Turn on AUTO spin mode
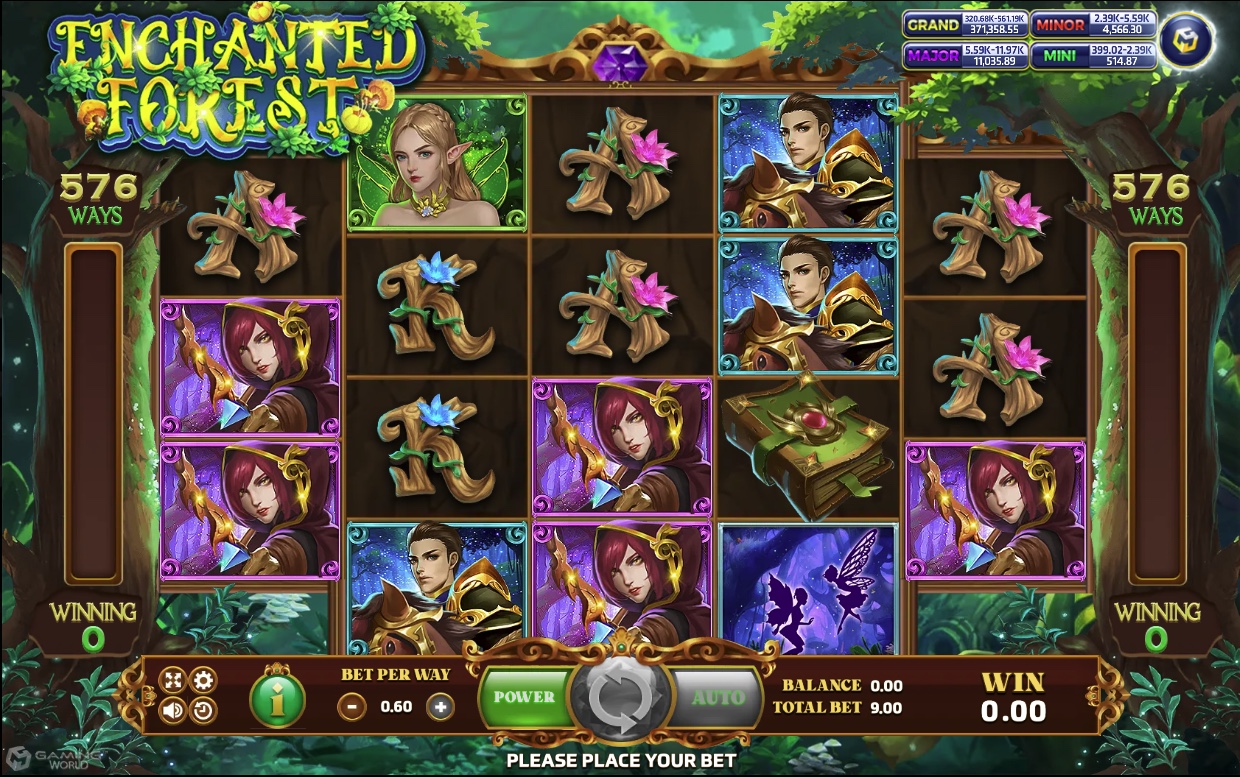This screenshot has height=777, width=1240. pyautogui.click(x=717, y=697)
